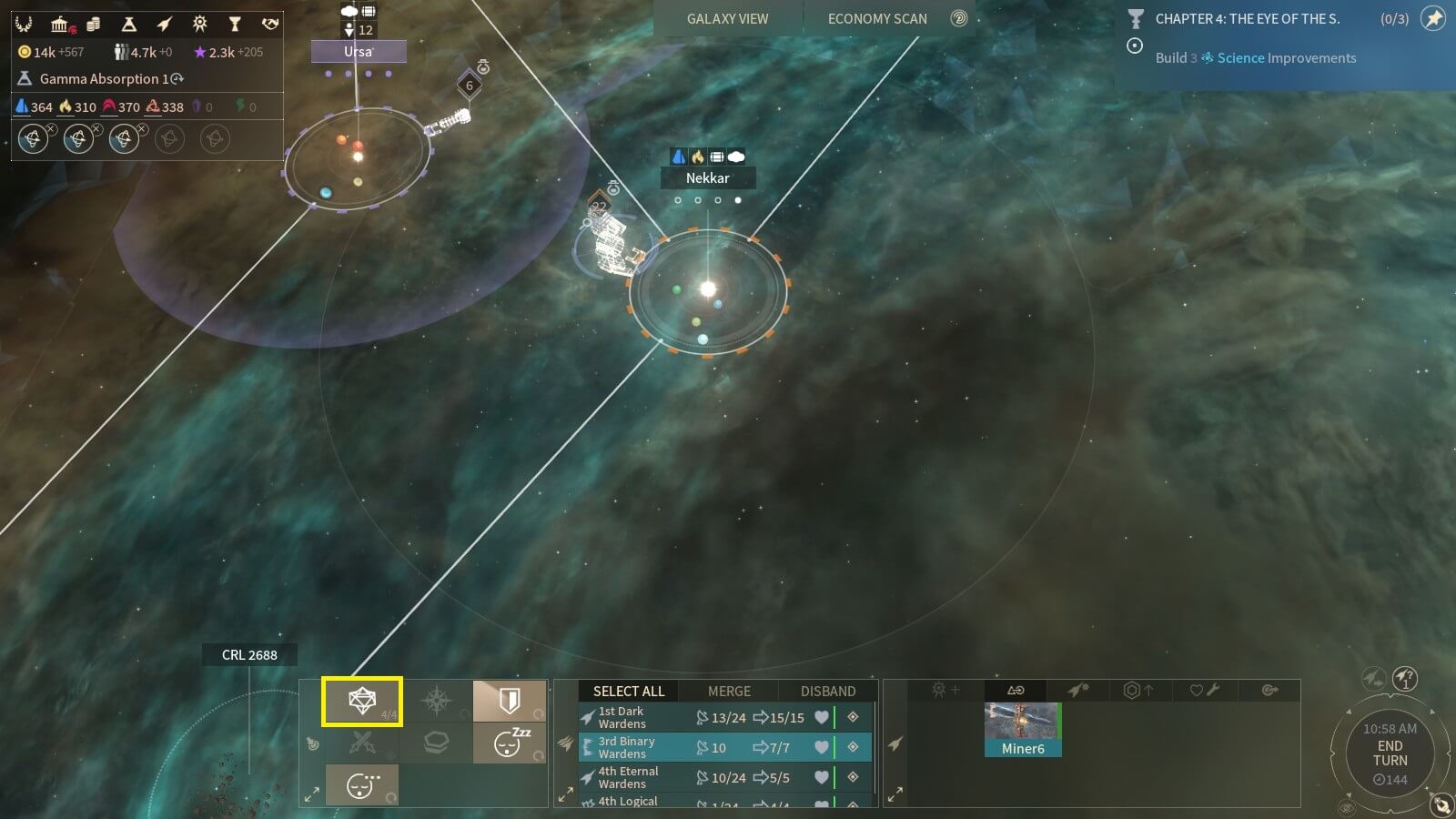Open the Gamma Absorption research in progress
The width and height of the screenshot is (1456, 819).
[102, 79]
